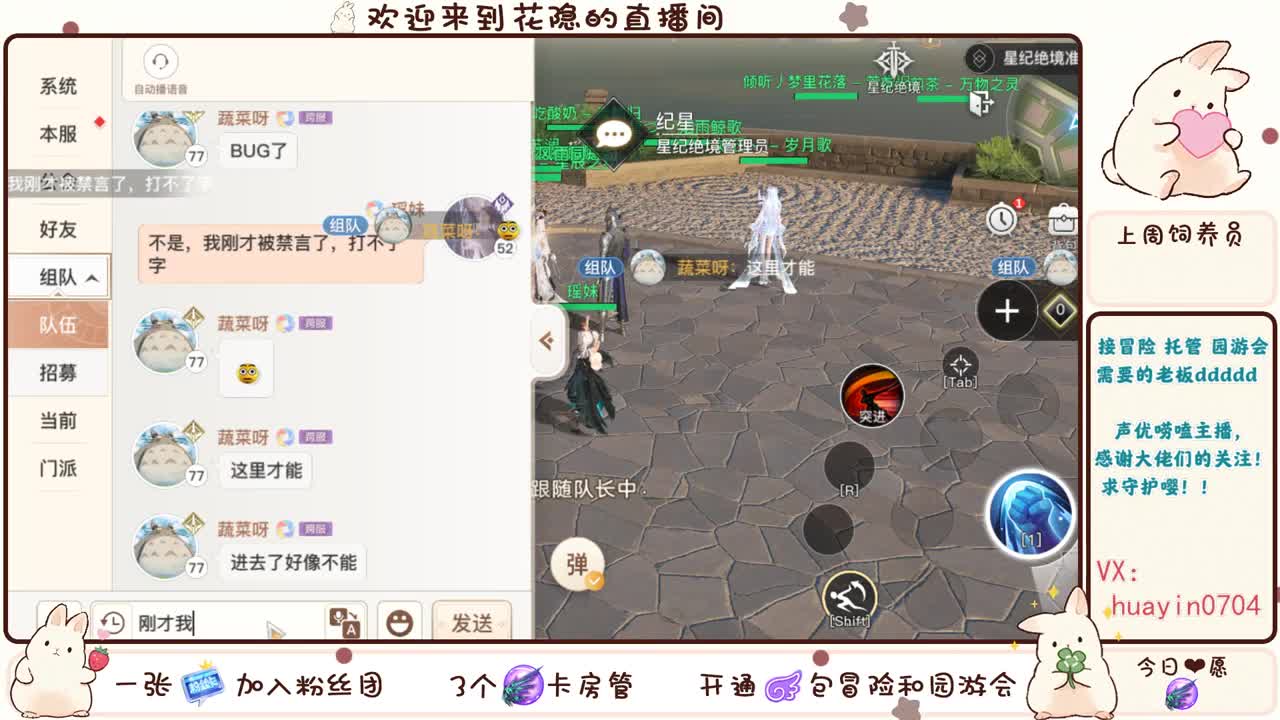Open the 门派 tab

click(x=58, y=468)
